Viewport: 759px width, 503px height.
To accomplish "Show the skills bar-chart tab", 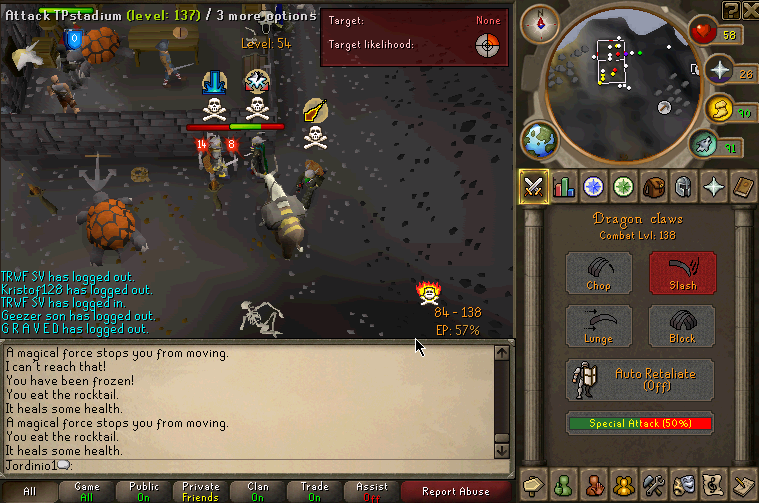I will pos(564,187).
